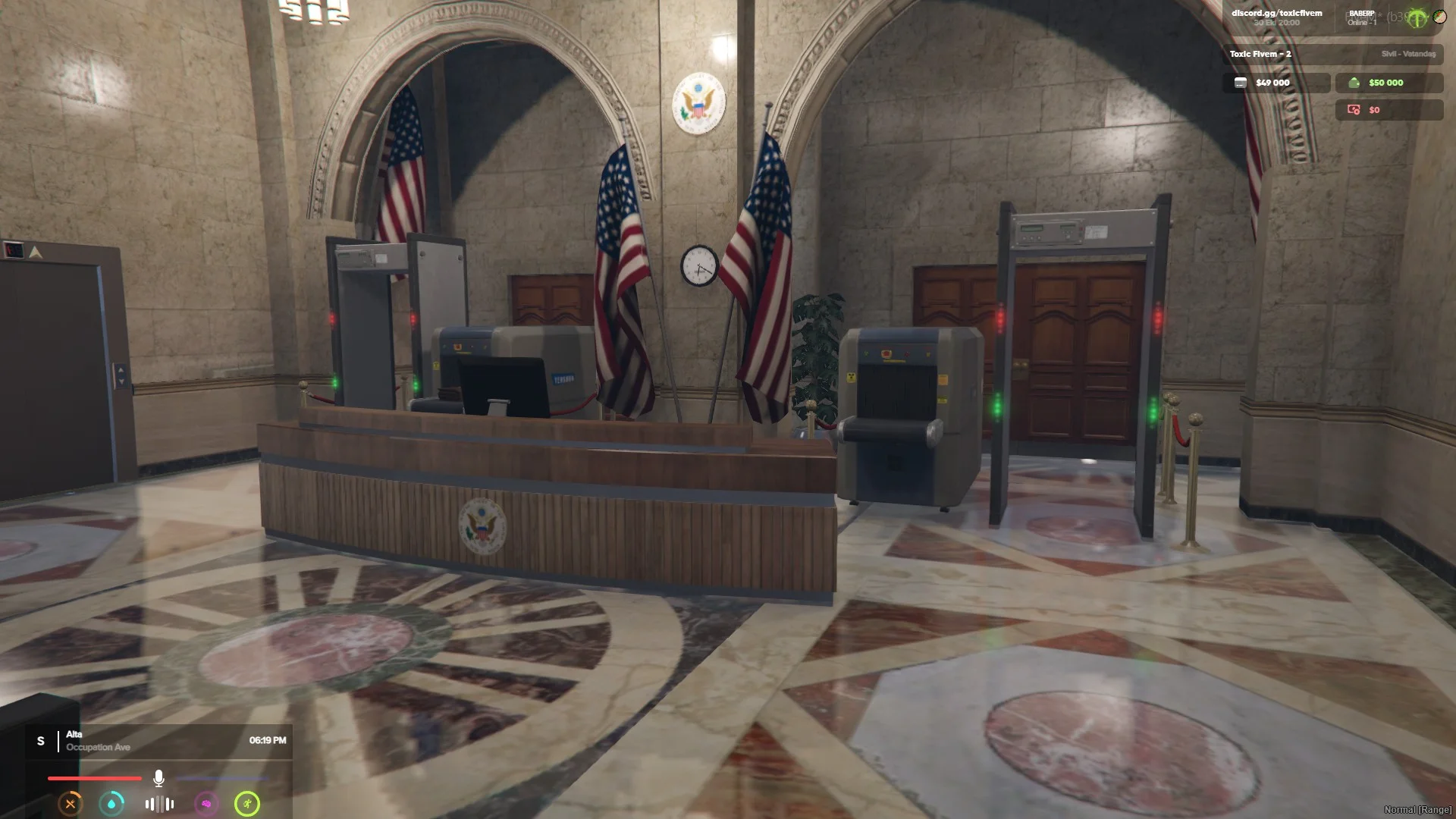Click the green running stamina icon

[x=247, y=804]
